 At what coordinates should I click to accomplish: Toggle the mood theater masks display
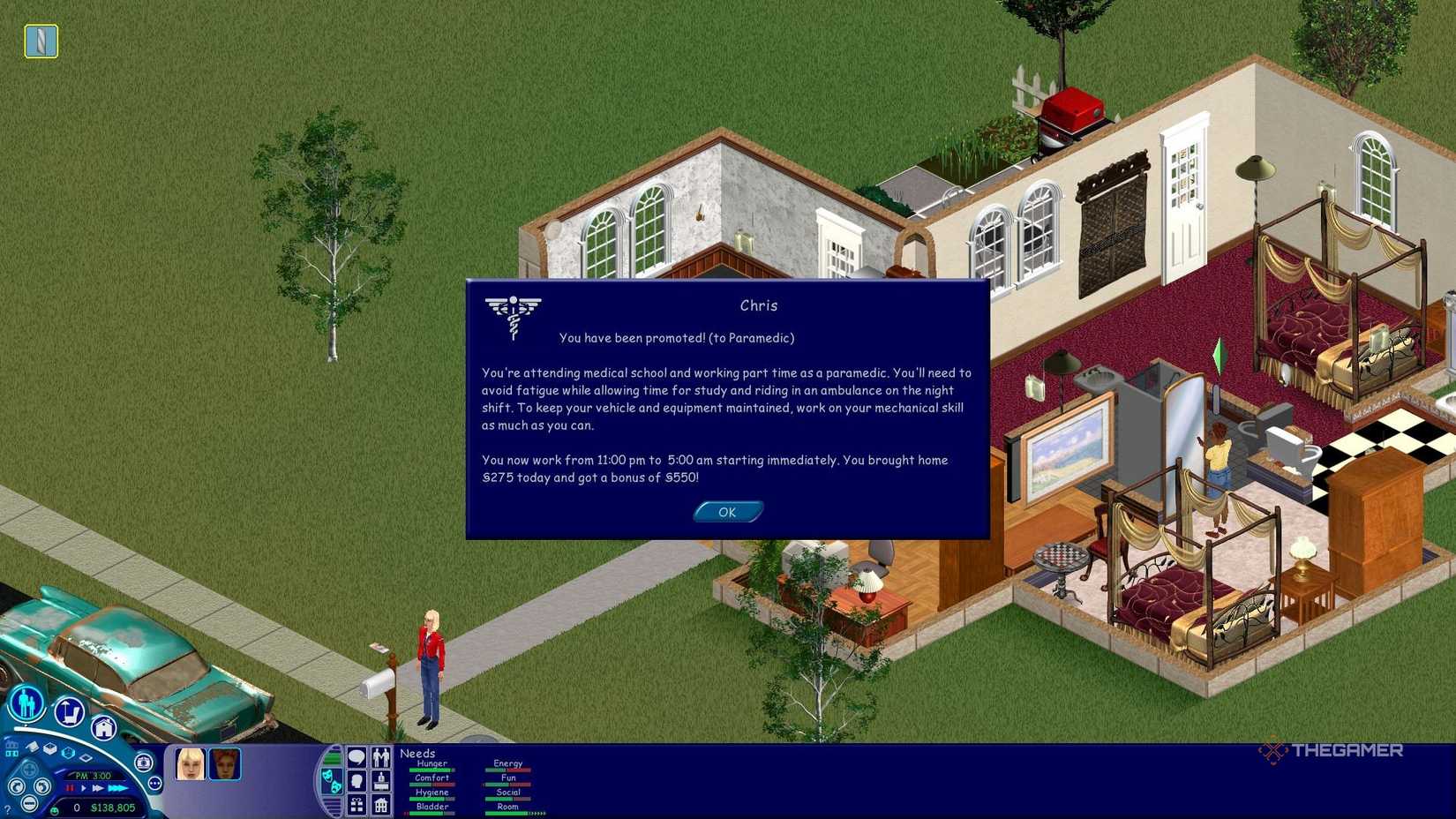(x=332, y=783)
